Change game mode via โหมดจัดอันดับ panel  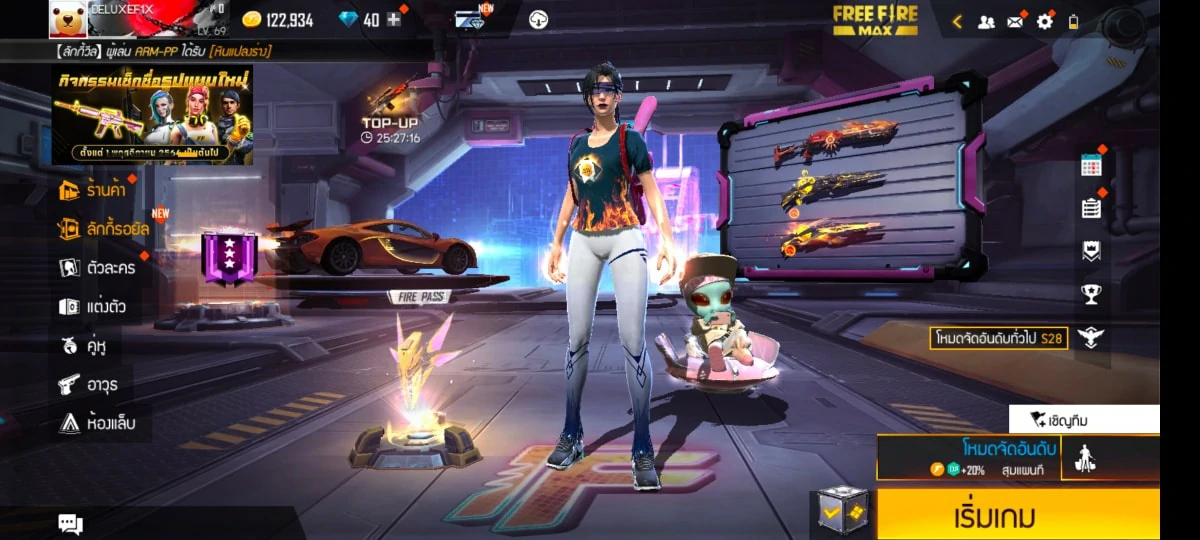[968, 457]
